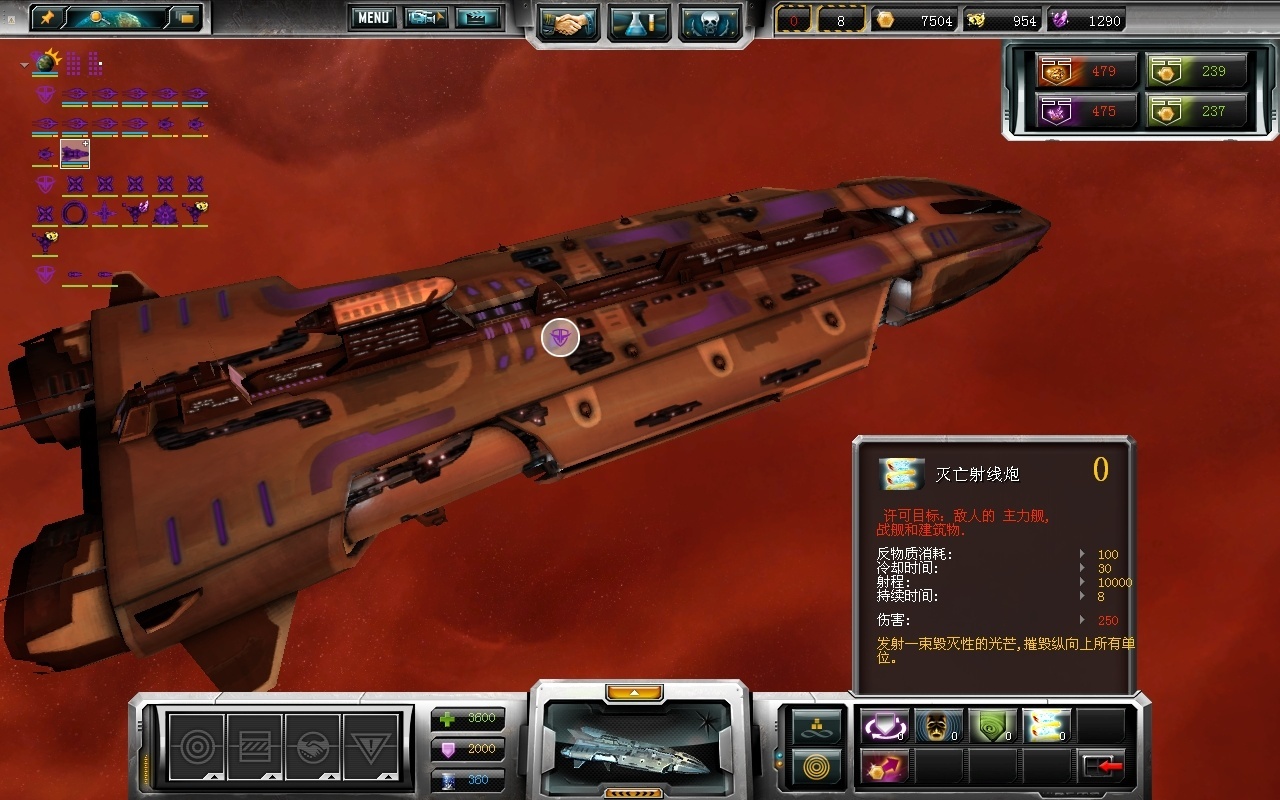Select the highlighted capital ship in the fleet list

pyautogui.click(x=75, y=154)
